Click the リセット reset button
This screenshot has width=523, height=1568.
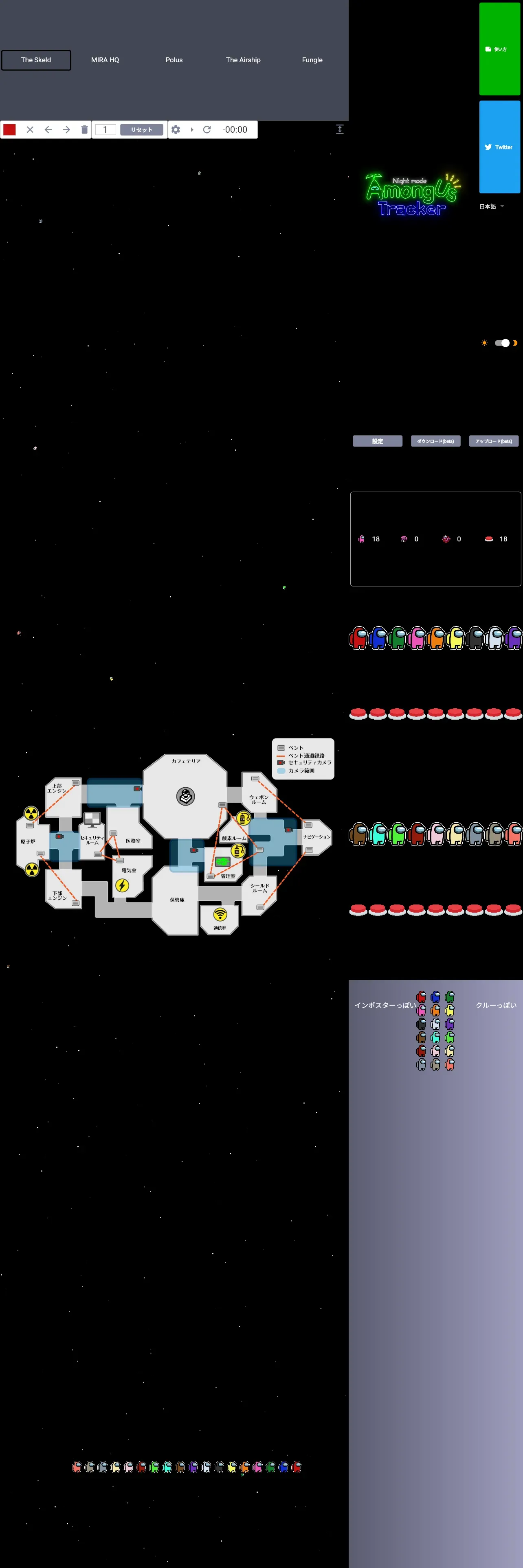(141, 130)
